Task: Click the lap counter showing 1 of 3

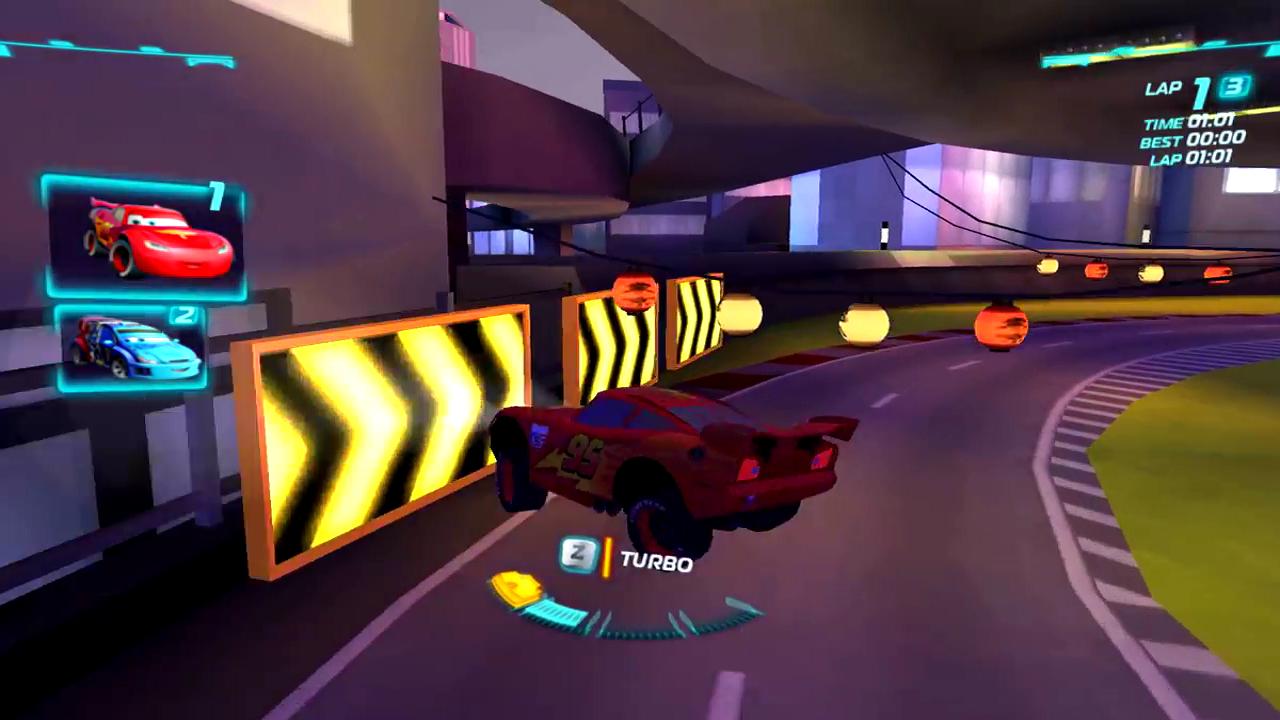Action: click(x=1195, y=89)
